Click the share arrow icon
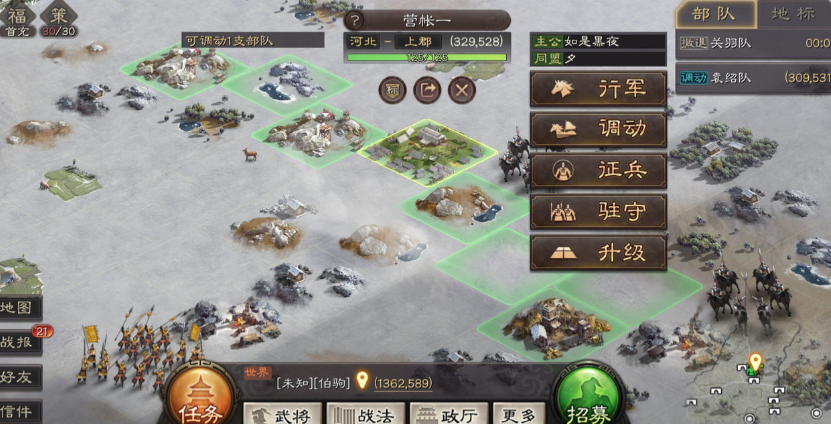 point(427,90)
